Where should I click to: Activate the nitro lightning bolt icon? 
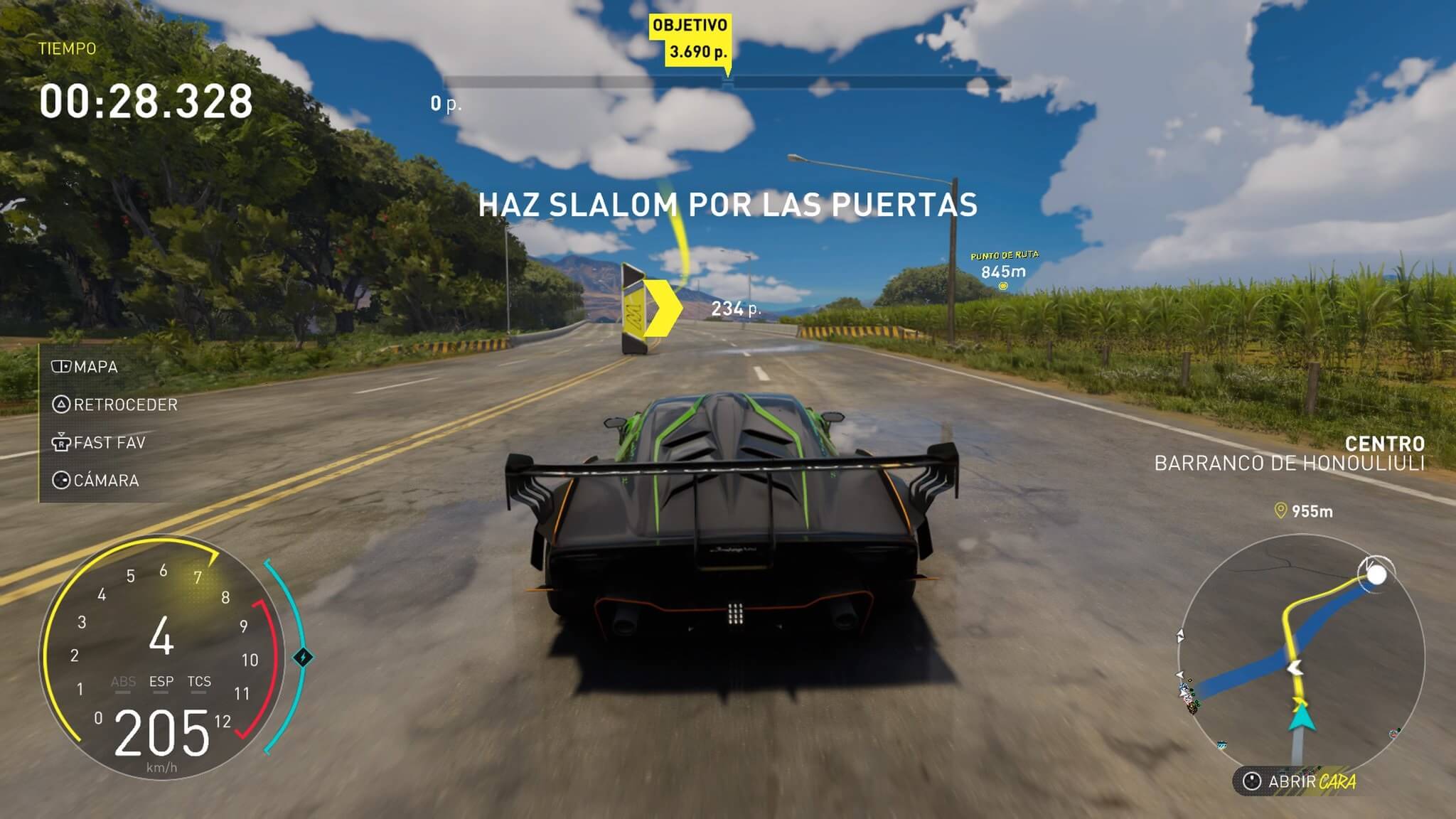tap(303, 657)
